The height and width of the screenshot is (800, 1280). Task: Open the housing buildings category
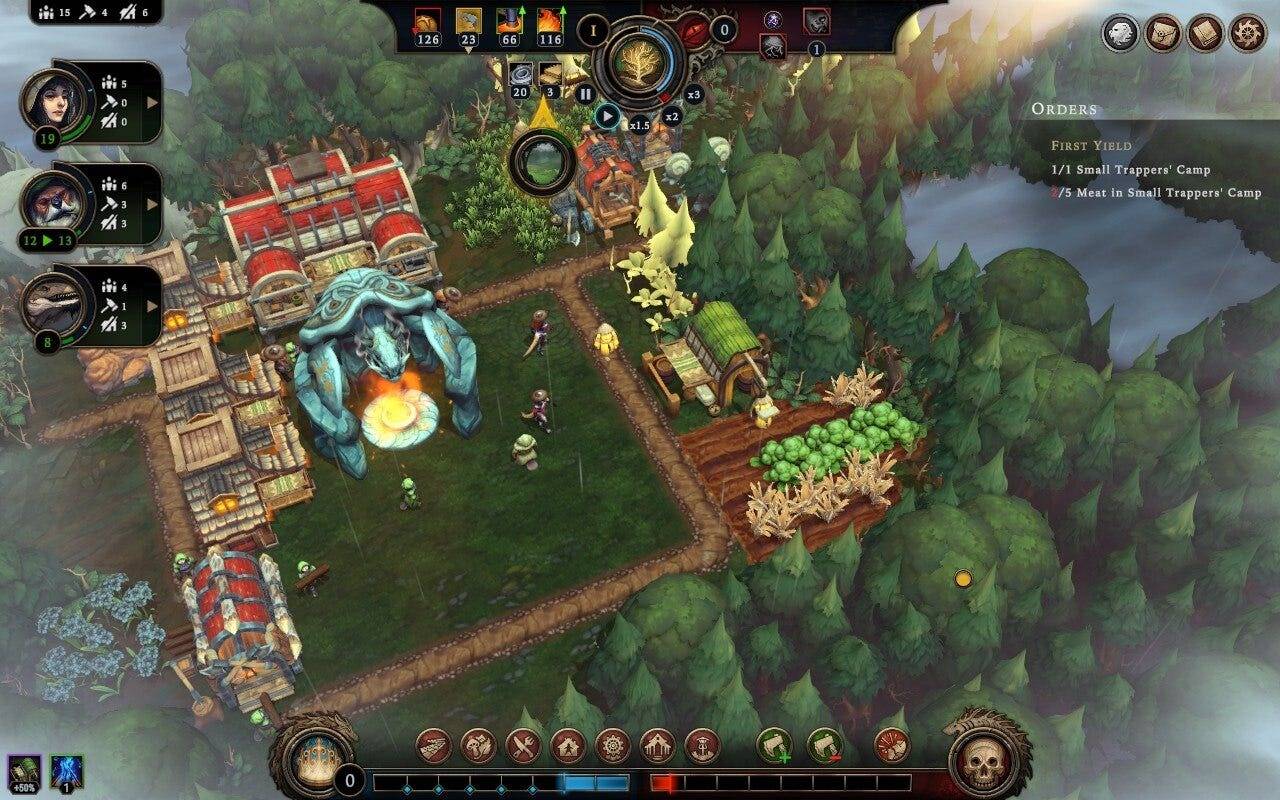568,745
